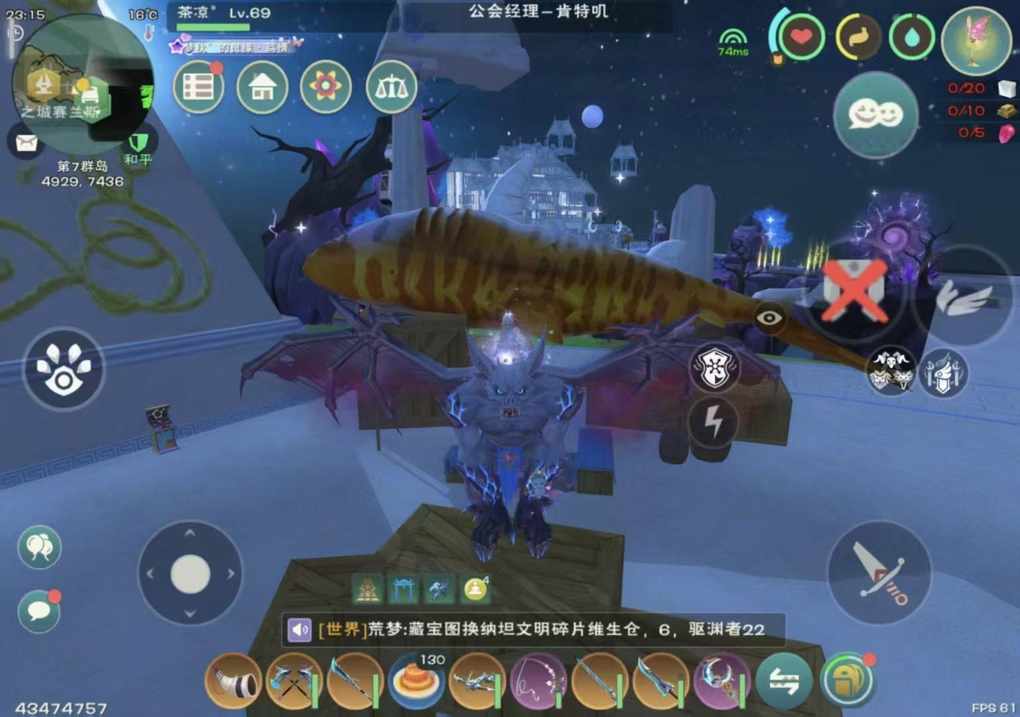Activate the lightning bolt skill
Viewport: 1020px width, 717px height.
coord(714,422)
